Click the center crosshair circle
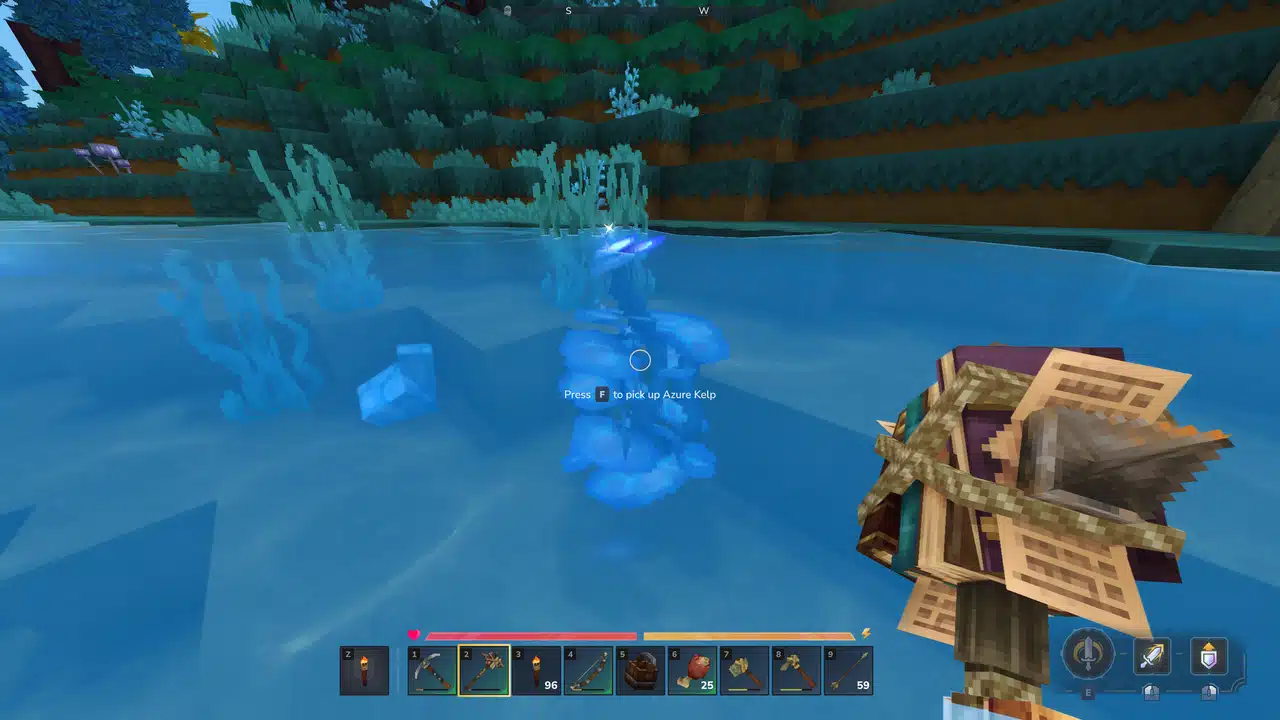Image resolution: width=1280 pixels, height=720 pixels. [640, 360]
